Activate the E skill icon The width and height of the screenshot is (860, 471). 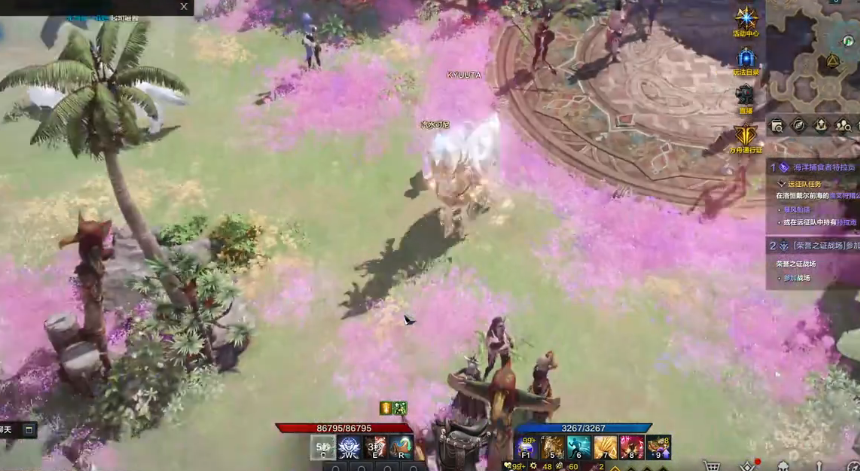click(376, 448)
